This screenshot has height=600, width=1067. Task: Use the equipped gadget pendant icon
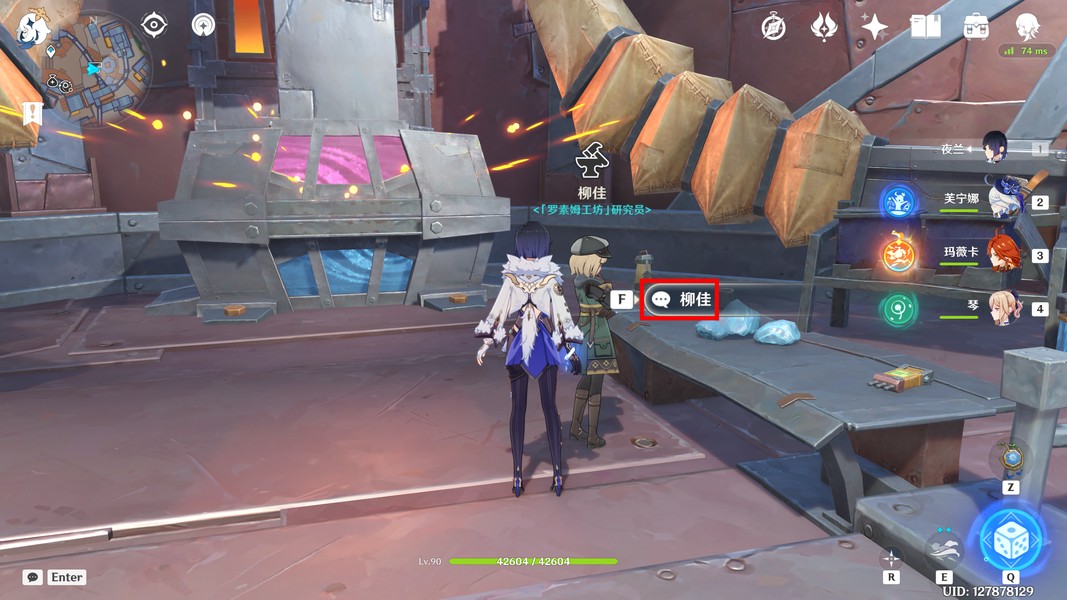tap(1010, 459)
